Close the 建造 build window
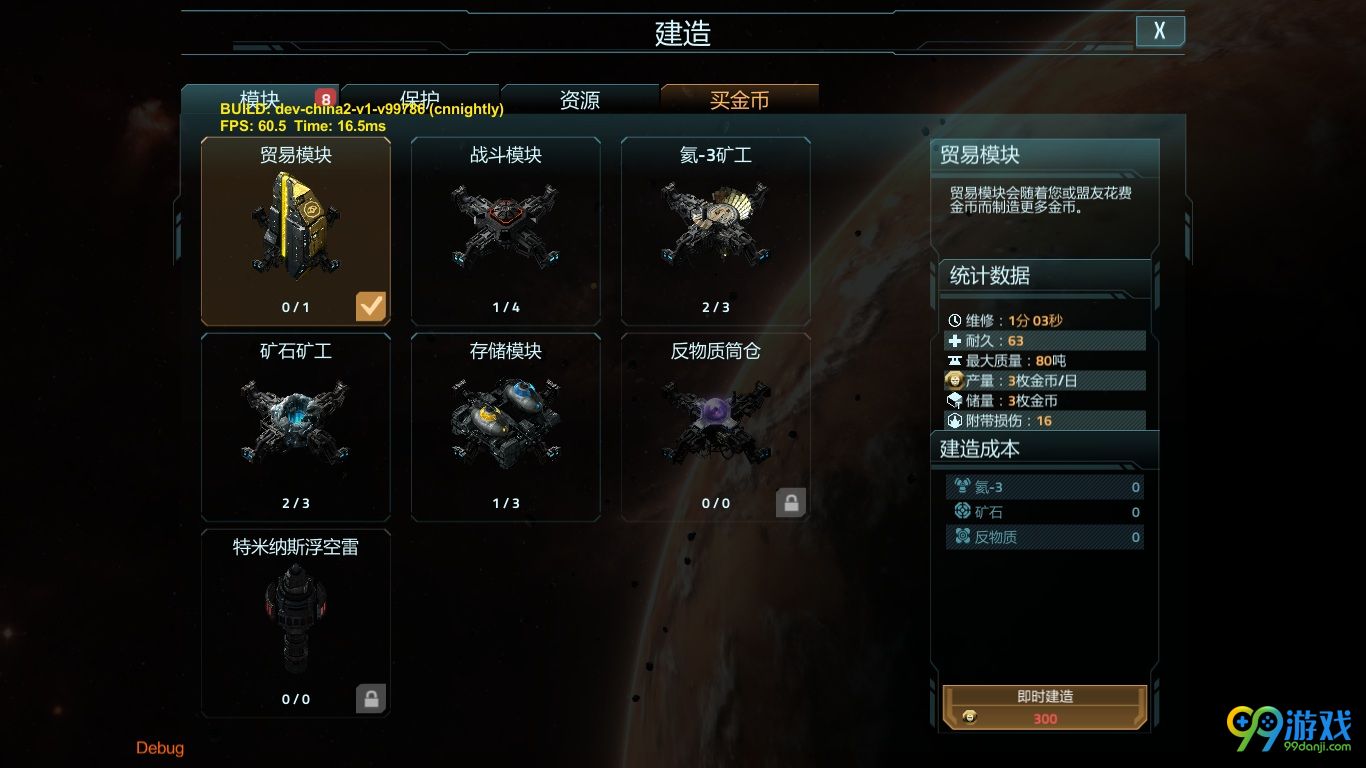1366x768 pixels. point(1160,31)
